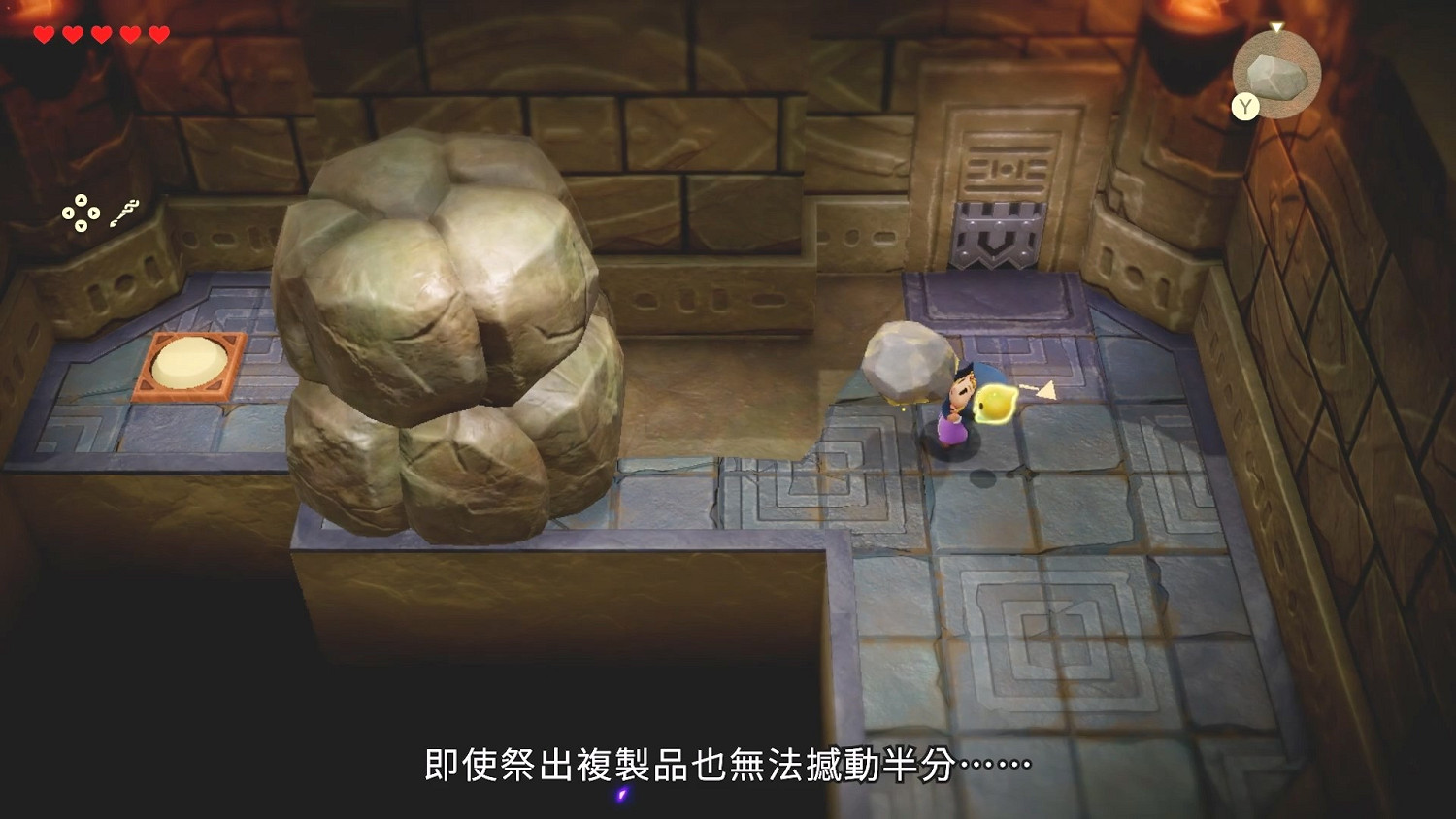Select the squiggle prompt beside the d-pad
The image size is (1456, 819).
click(124, 213)
